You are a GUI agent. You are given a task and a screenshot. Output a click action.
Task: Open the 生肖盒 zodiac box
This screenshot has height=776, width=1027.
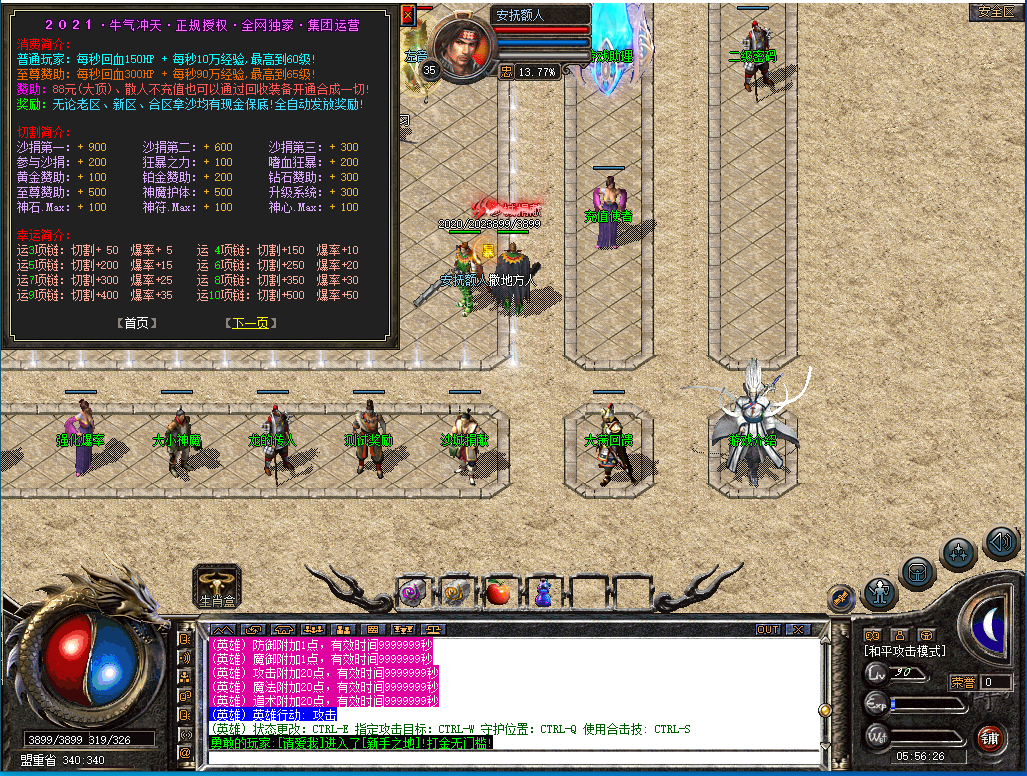(x=217, y=586)
